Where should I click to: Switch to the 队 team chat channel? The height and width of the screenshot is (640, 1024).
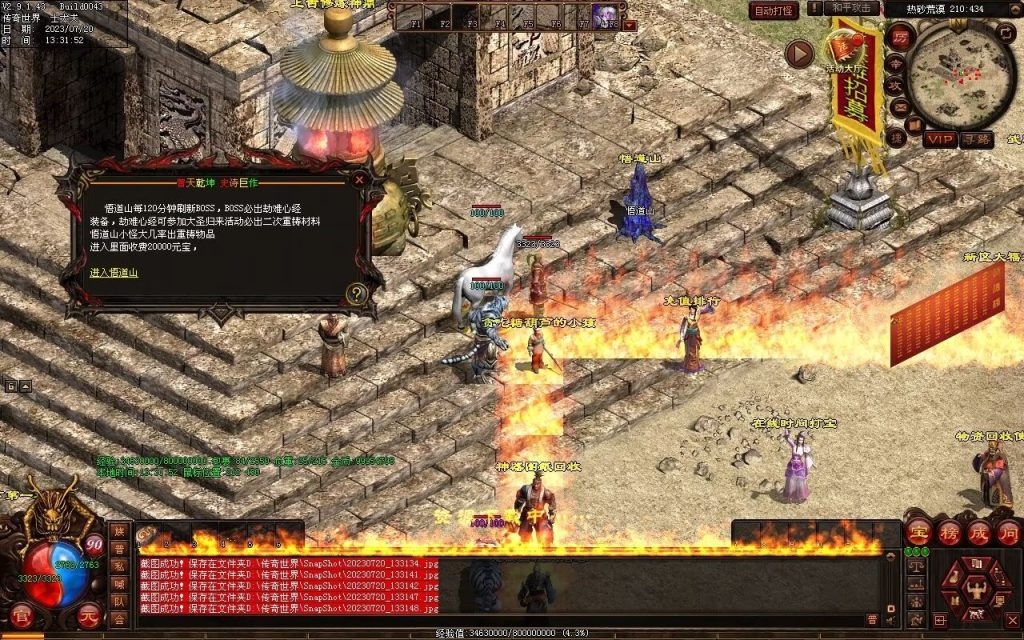point(119,602)
